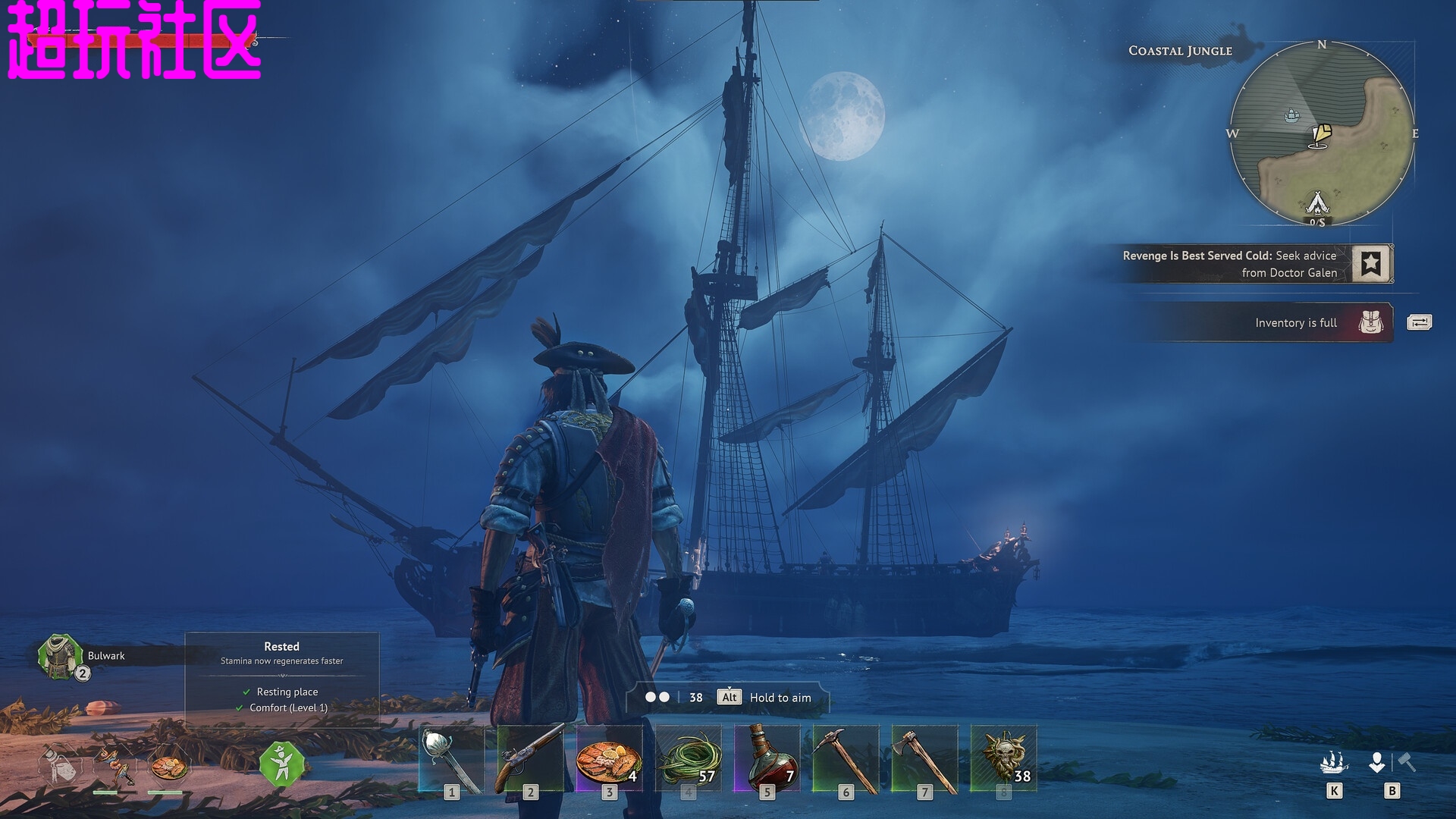
Task: Open the ship menu icon
Action: [x=1334, y=762]
